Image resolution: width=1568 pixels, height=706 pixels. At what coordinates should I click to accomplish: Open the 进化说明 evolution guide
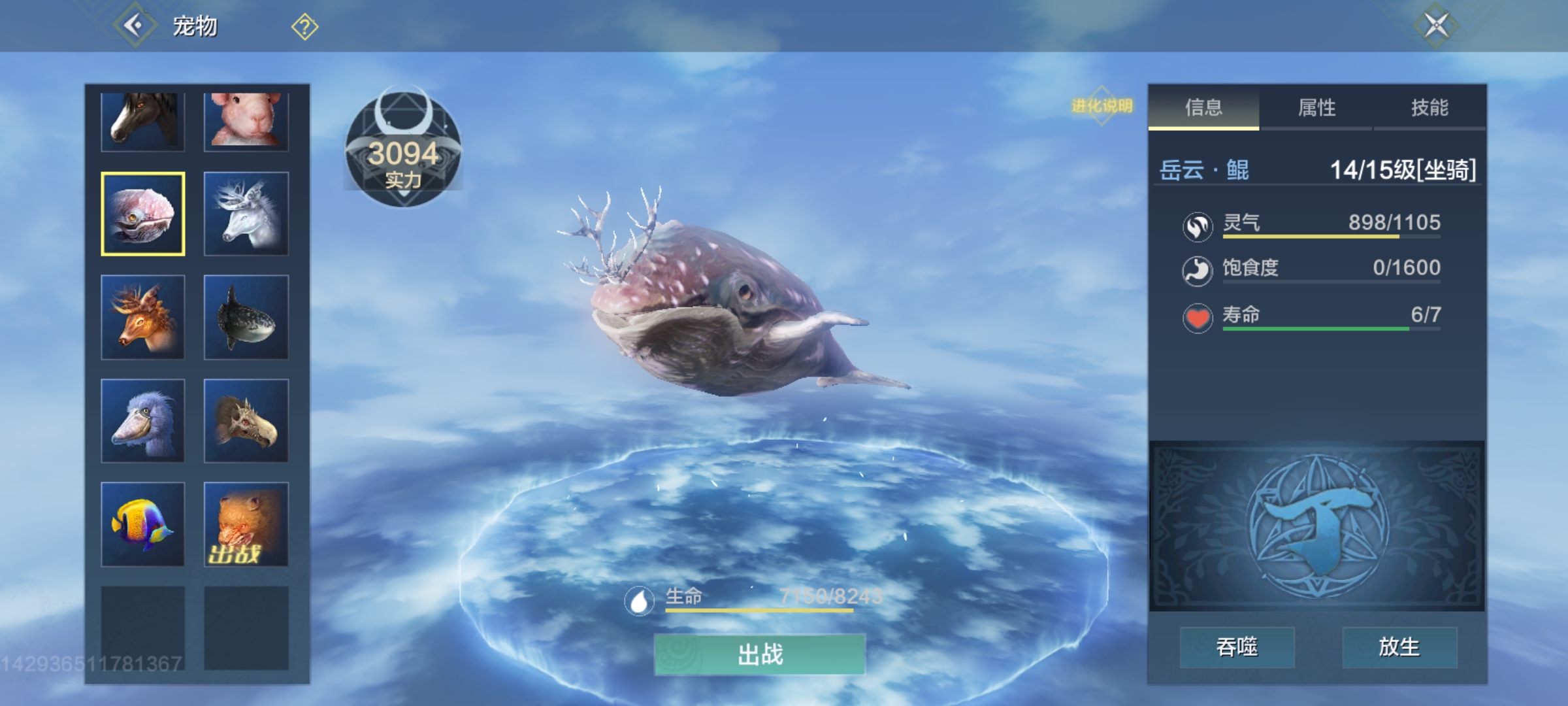point(1102,106)
